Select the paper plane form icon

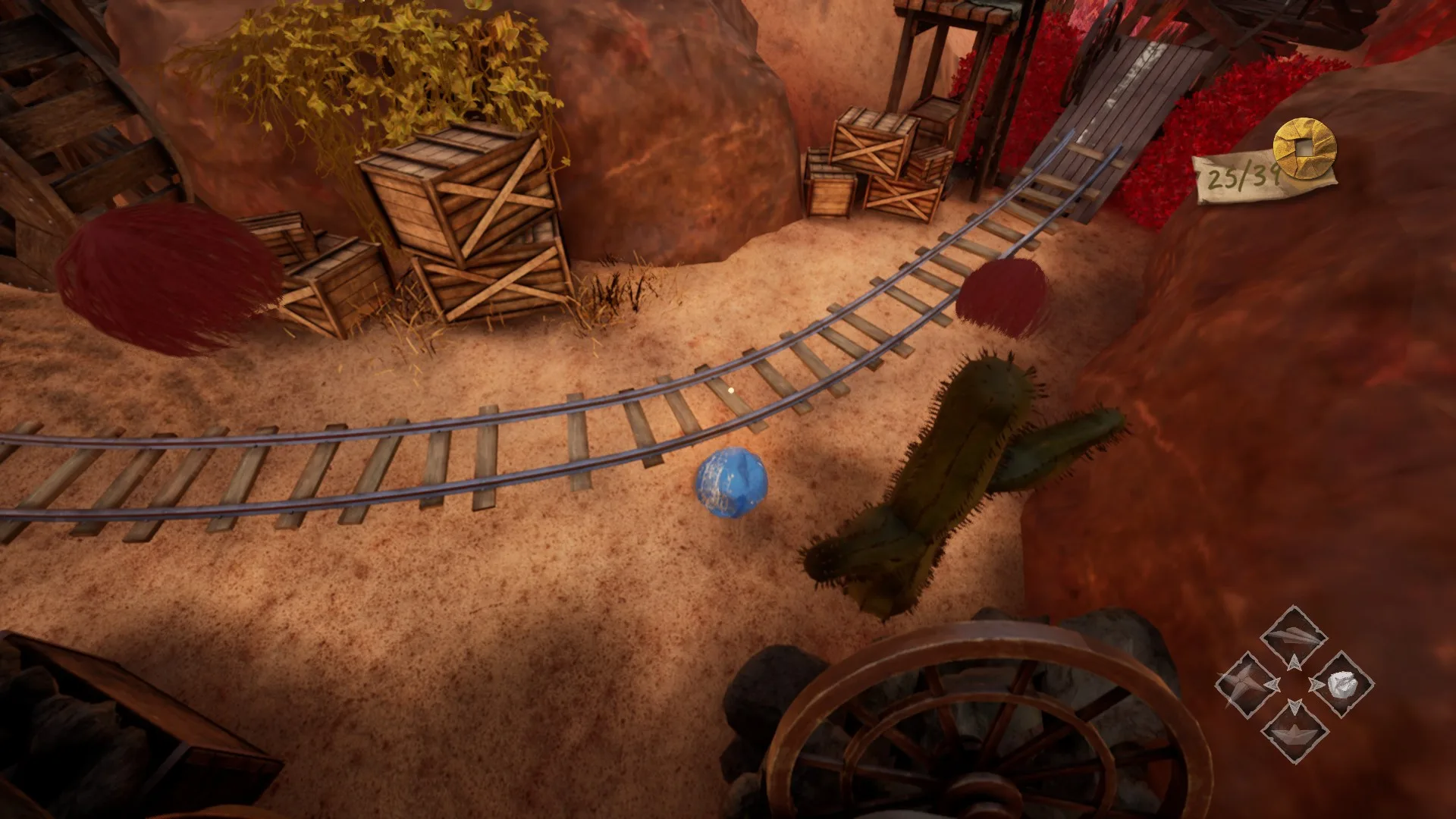tap(1294, 637)
